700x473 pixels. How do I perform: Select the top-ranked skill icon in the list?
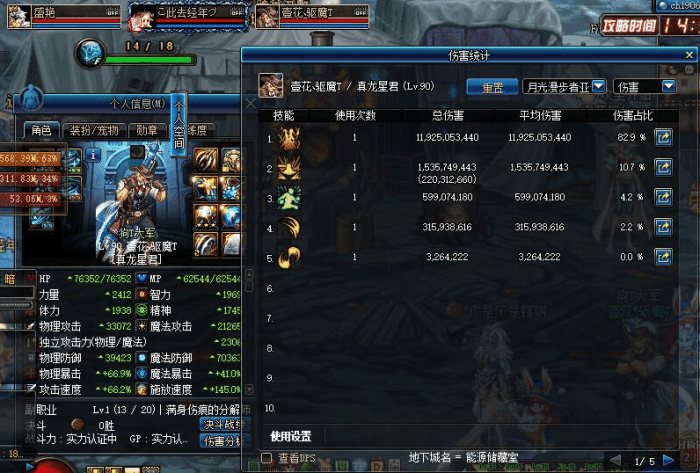(x=291, y=138)
